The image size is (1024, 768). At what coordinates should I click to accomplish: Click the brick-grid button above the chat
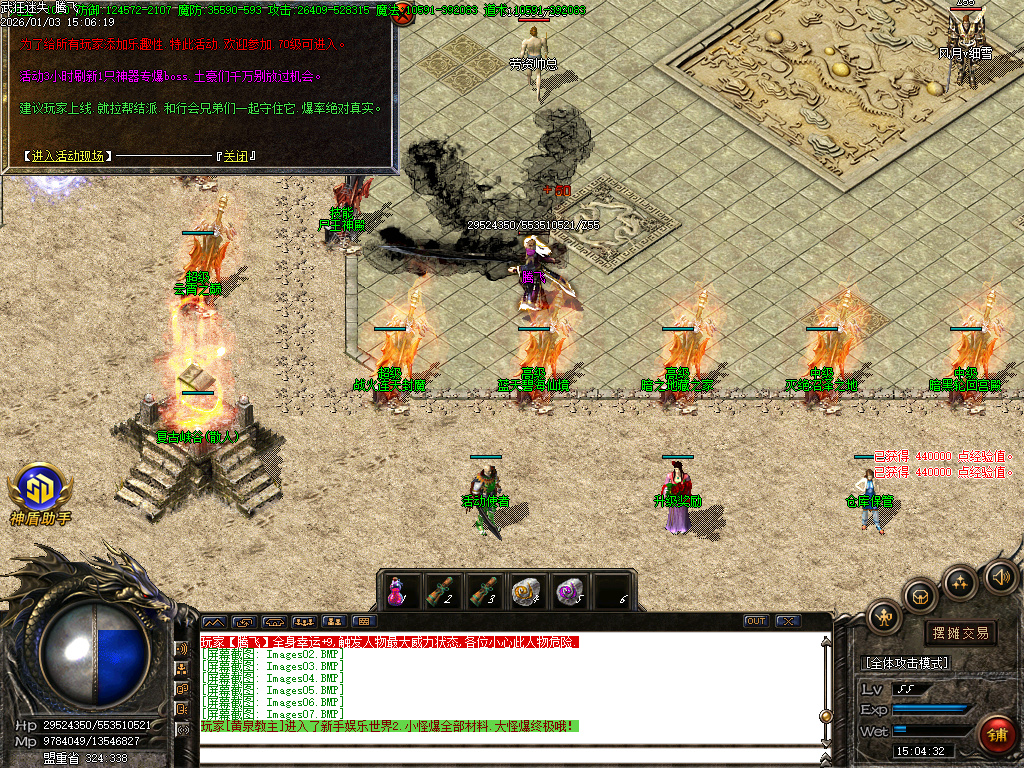[x=364, y=621]
